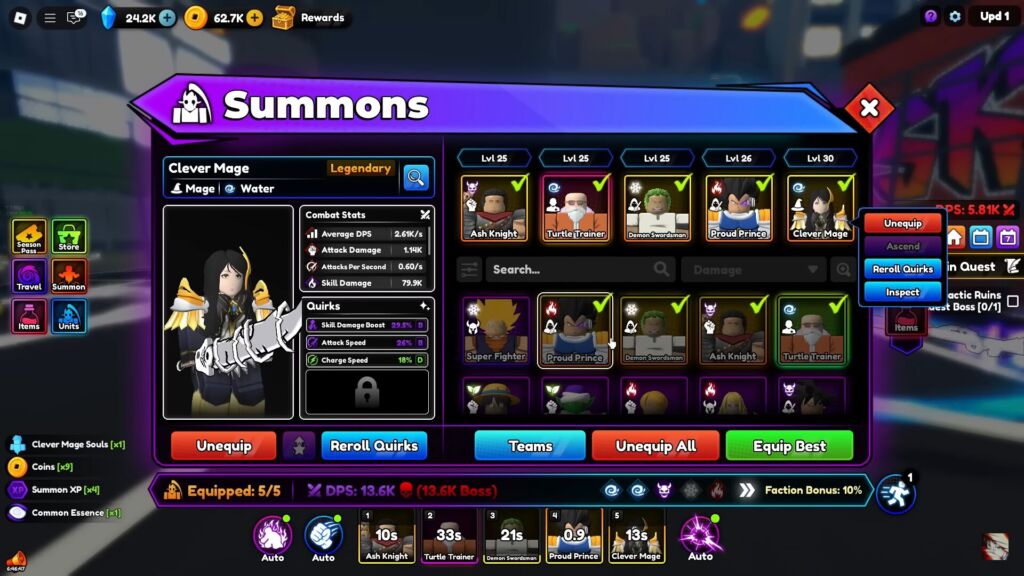Click the Reroll Quirks button below the stats

[374, 446]
